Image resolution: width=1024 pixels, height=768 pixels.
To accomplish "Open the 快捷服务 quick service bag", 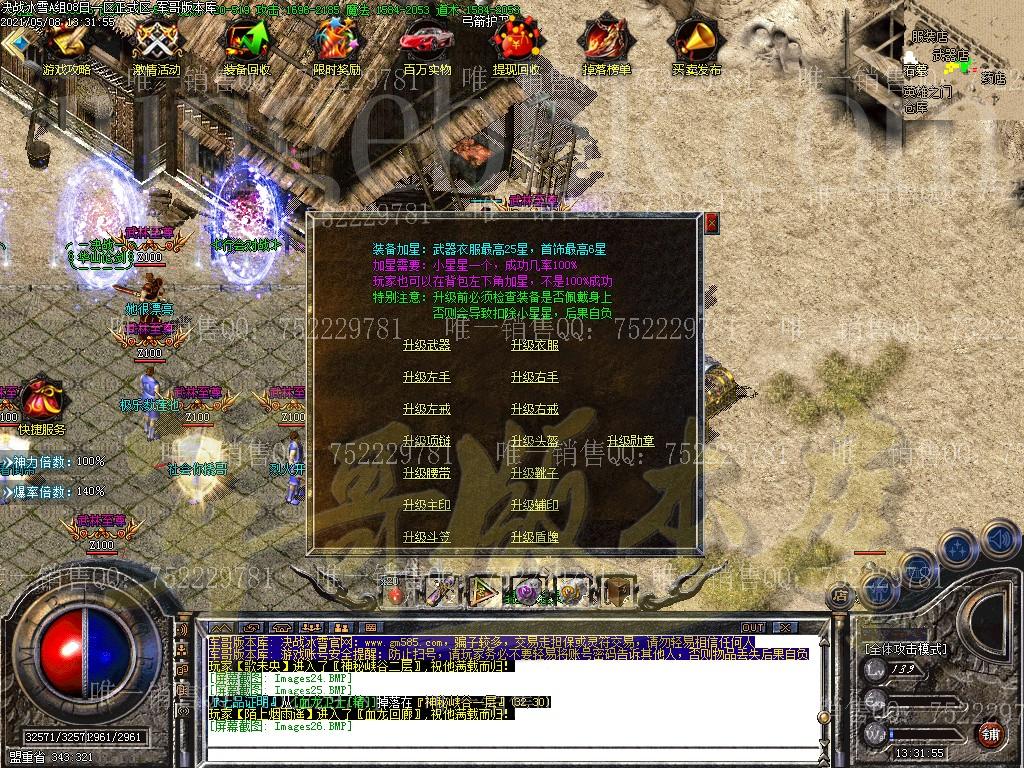I will (x=42, y=404).
